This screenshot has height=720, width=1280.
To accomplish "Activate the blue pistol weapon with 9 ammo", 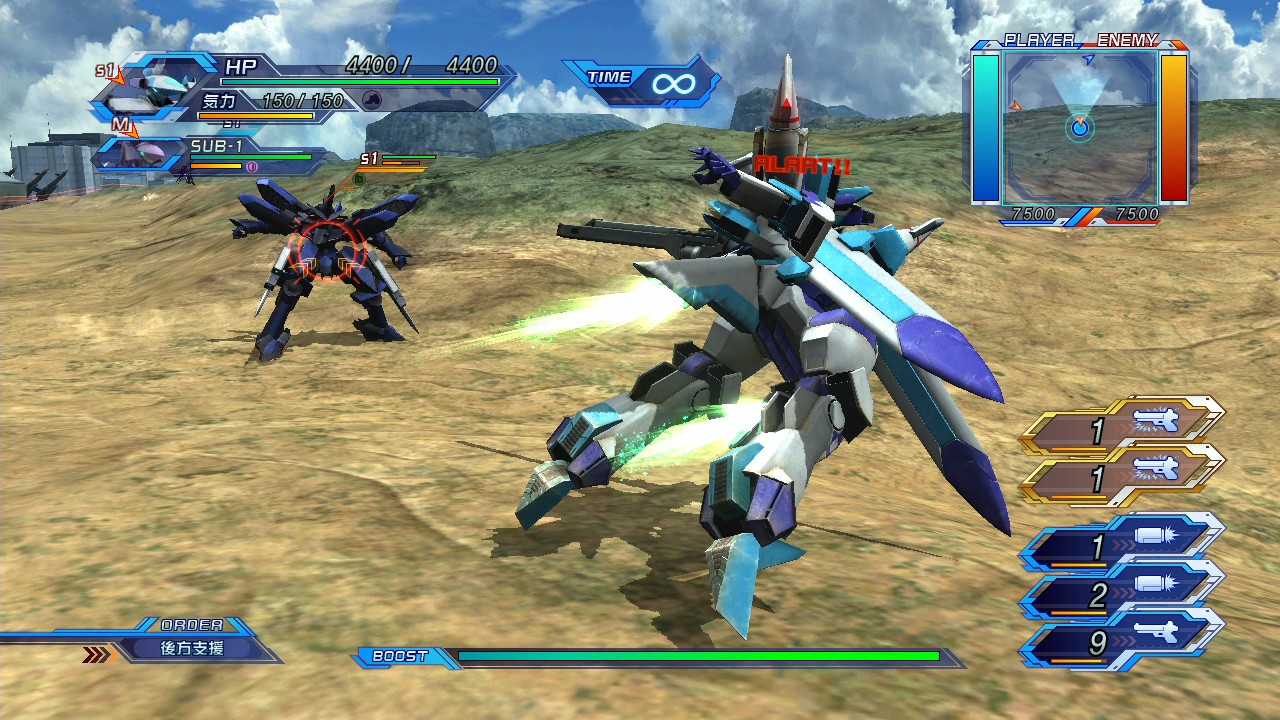I will click(x=1122, y=644).
